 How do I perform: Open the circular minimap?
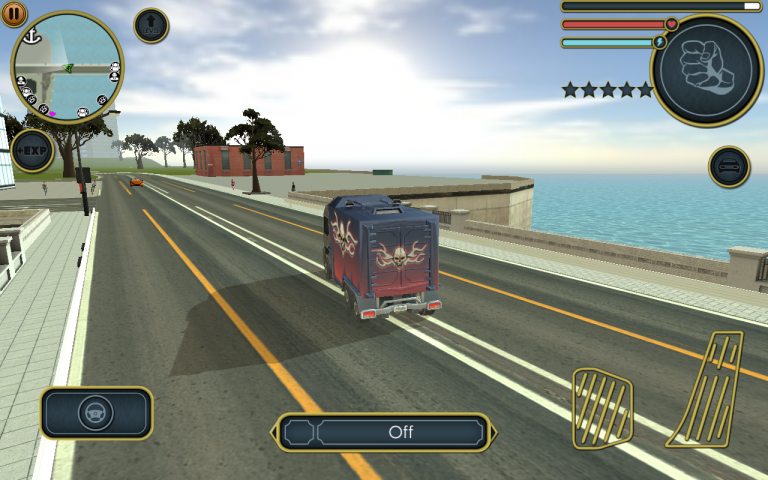(x=68, y=68)
